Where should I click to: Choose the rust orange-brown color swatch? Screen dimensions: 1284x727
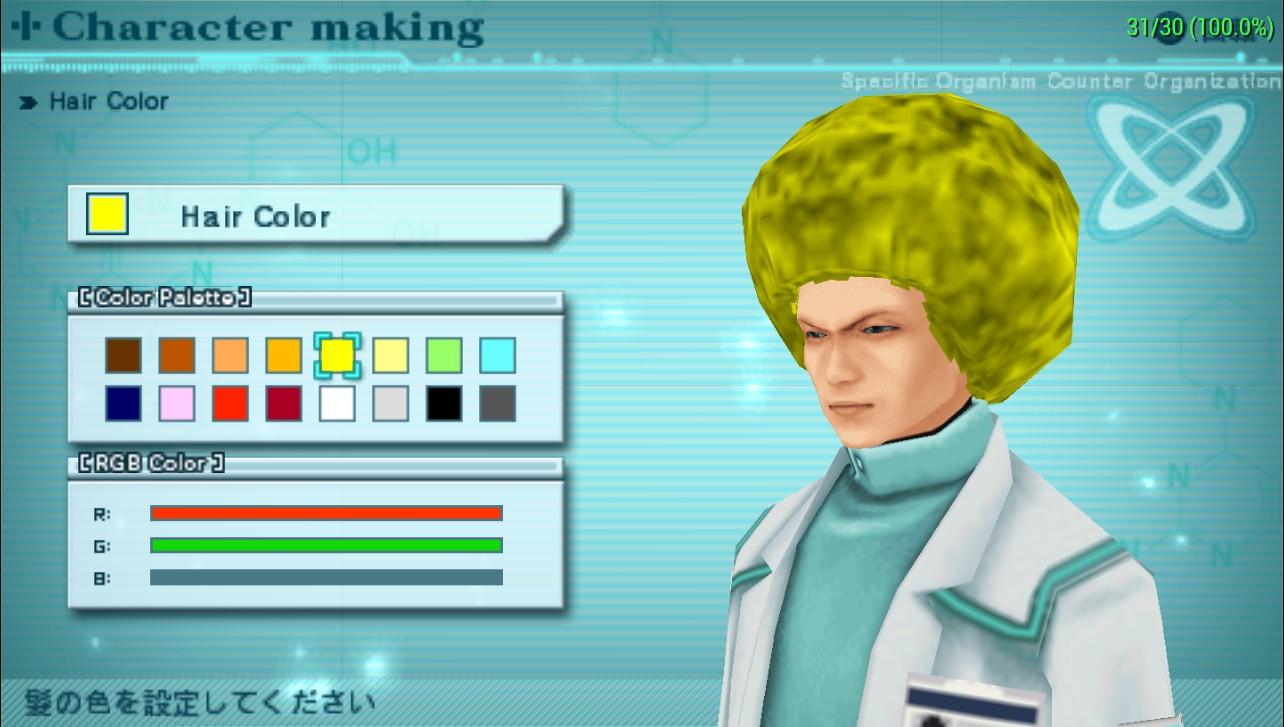[177, 356]
